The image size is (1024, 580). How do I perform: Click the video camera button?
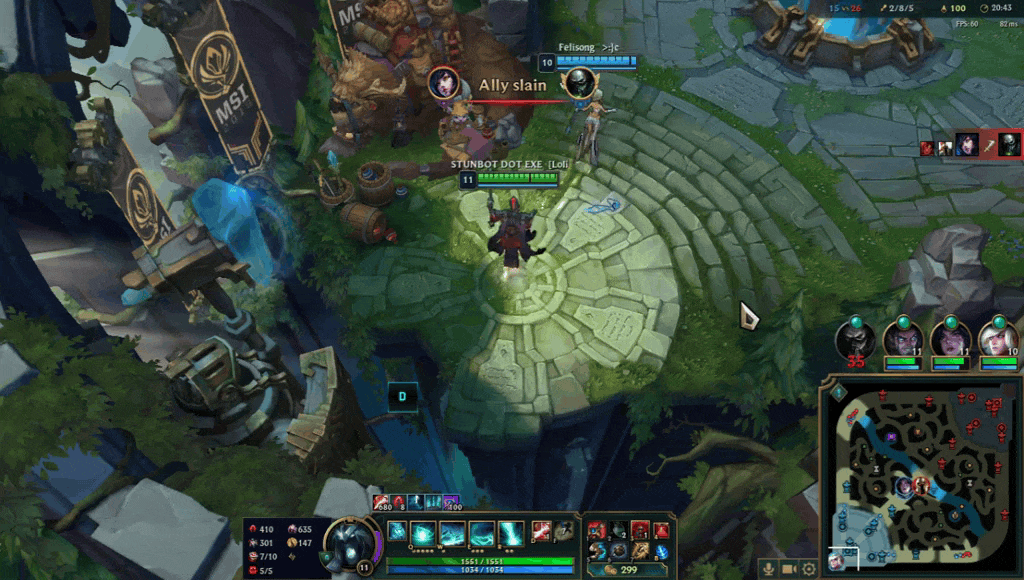788,569
